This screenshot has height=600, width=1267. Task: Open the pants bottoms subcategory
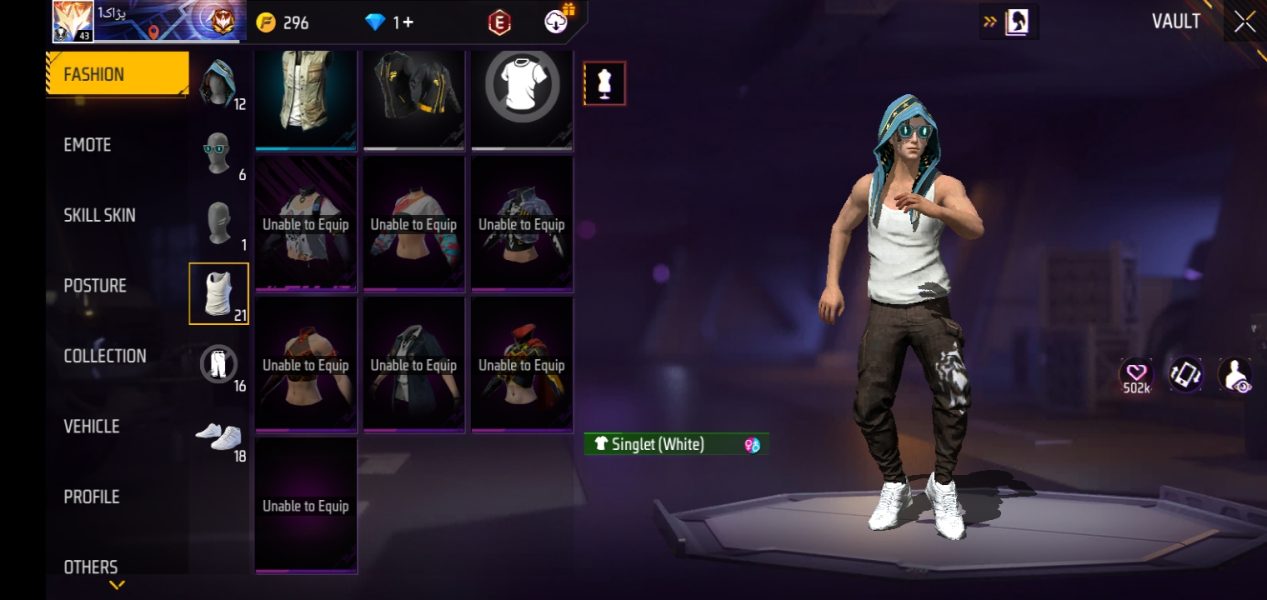click(218, 365)
